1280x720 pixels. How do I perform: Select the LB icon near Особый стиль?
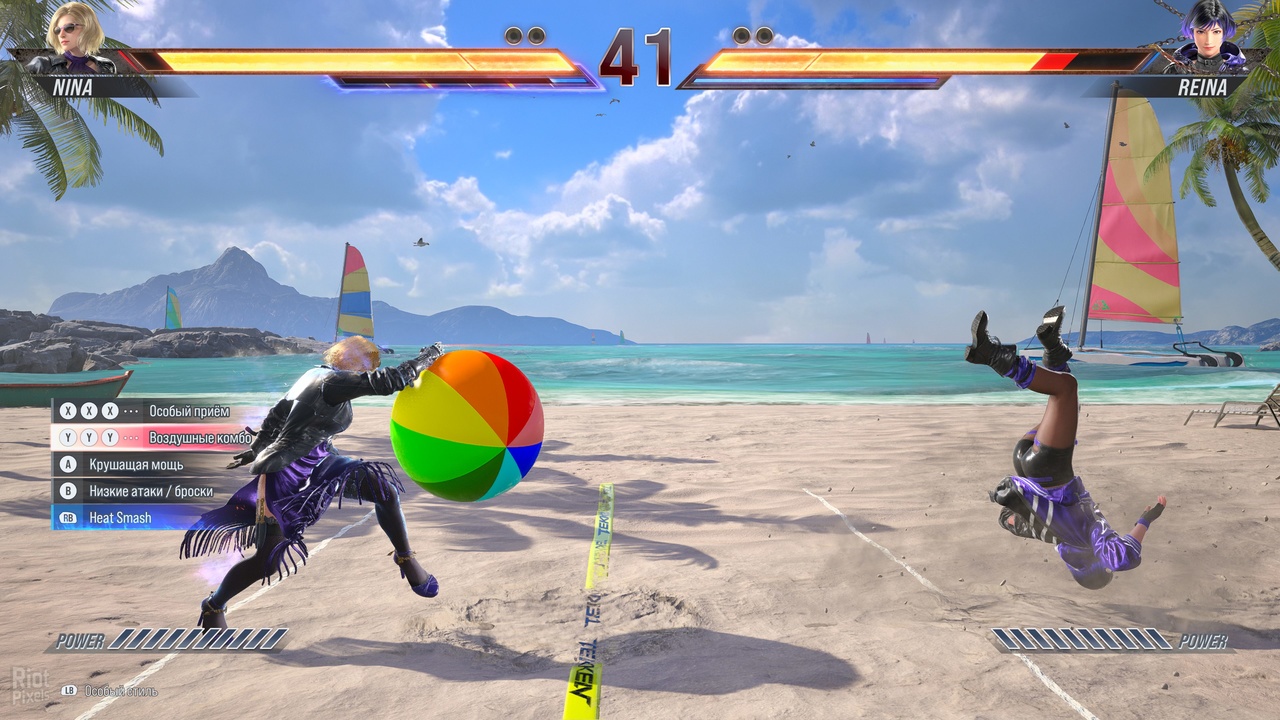tap(68, 689)
